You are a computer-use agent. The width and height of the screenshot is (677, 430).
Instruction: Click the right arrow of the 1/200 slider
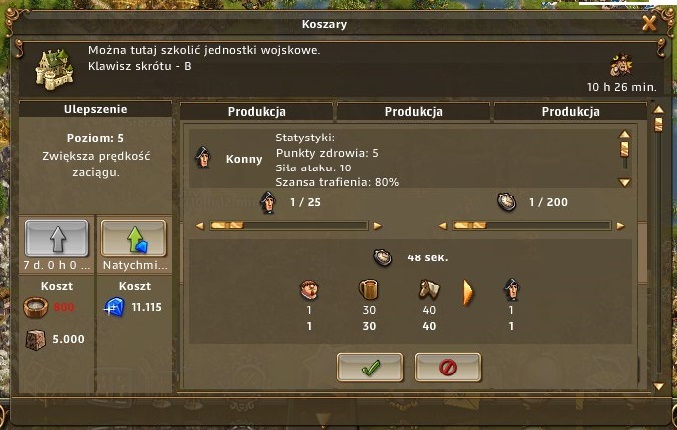tap(617, 225)
